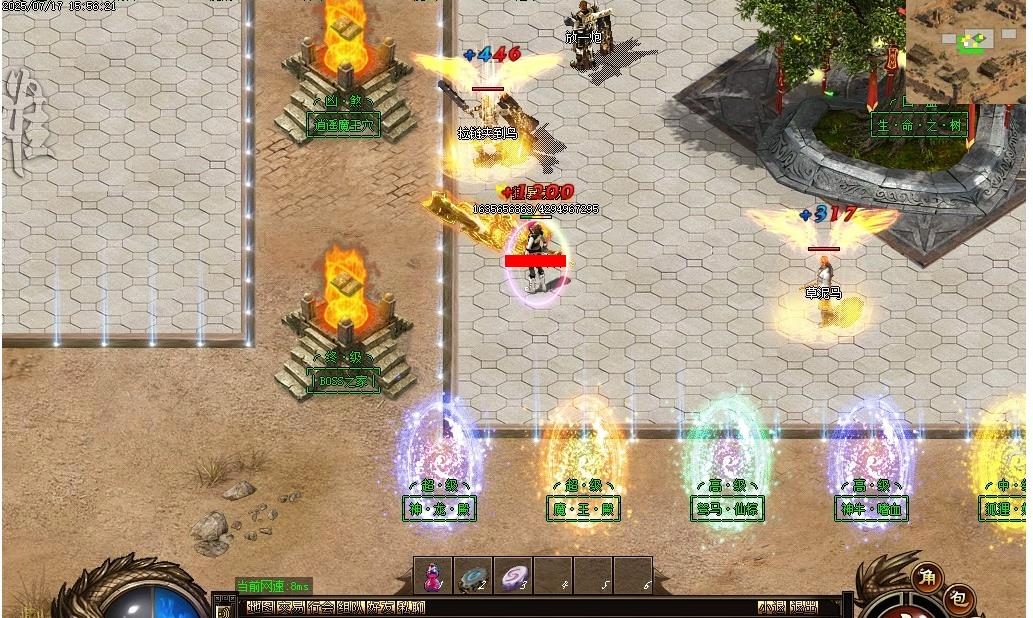Select the teal stone item in slot 2

[x=472, y=576]
